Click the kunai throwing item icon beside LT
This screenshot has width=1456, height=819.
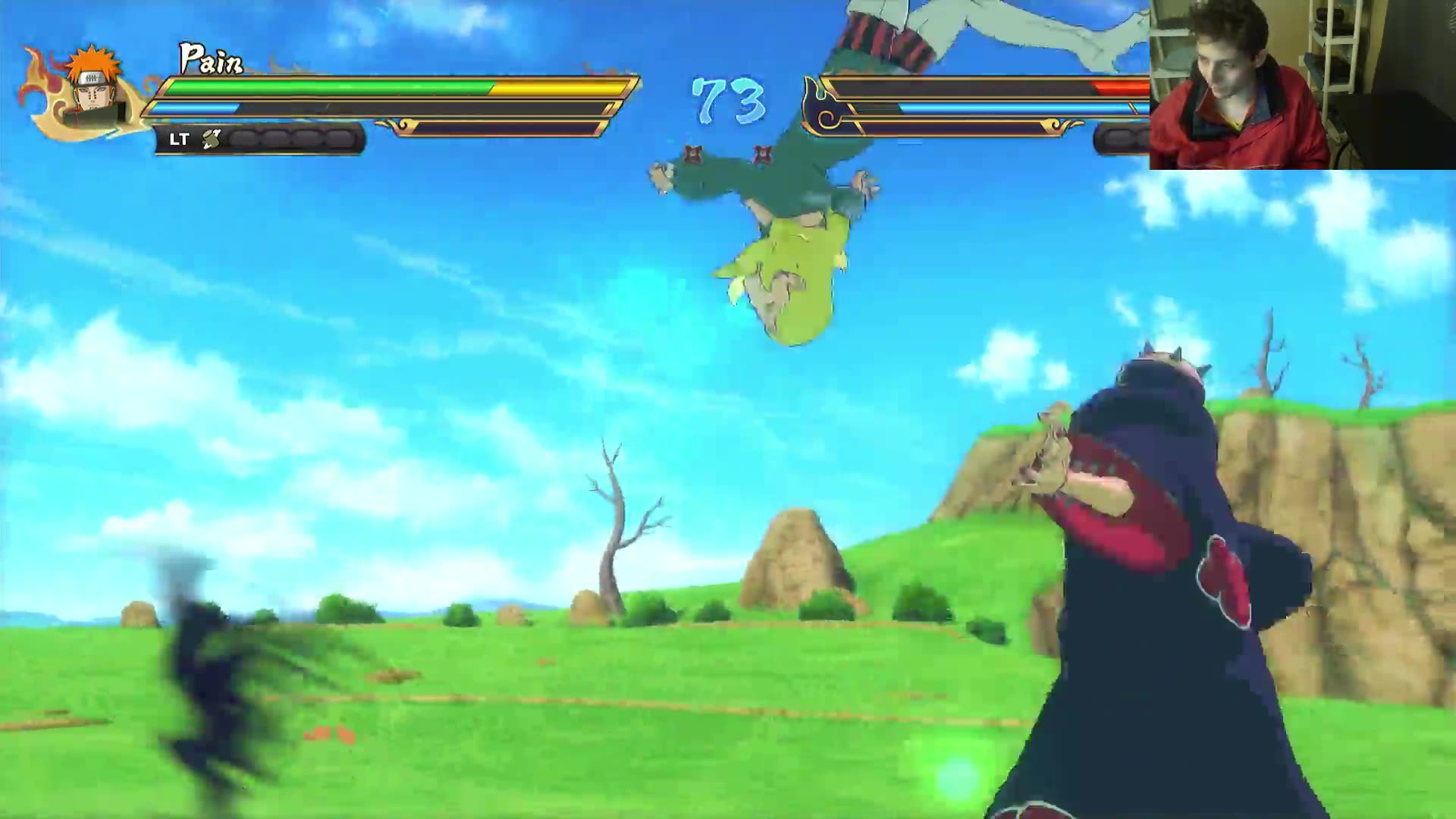[212, 139]
